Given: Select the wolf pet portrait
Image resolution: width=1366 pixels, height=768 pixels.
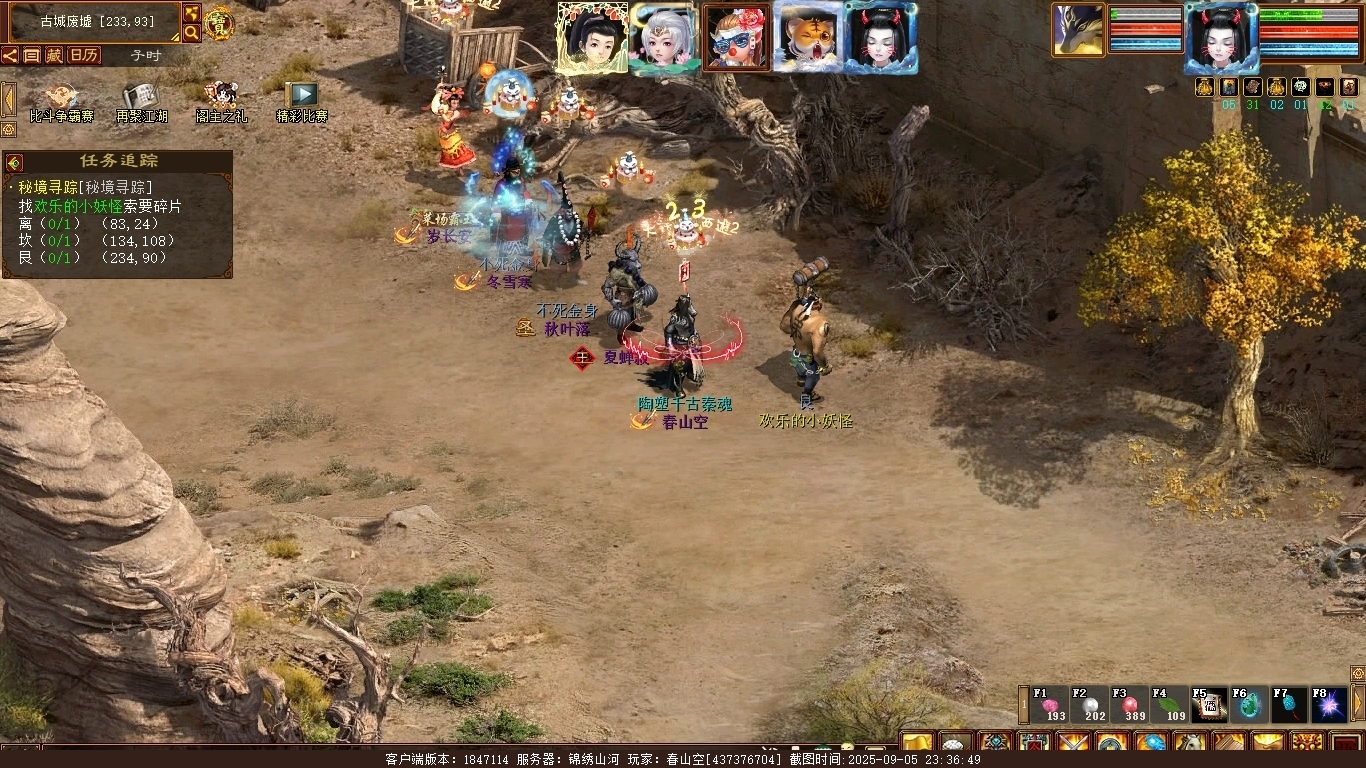Looking at the screenshot, I should point(1078,30).
